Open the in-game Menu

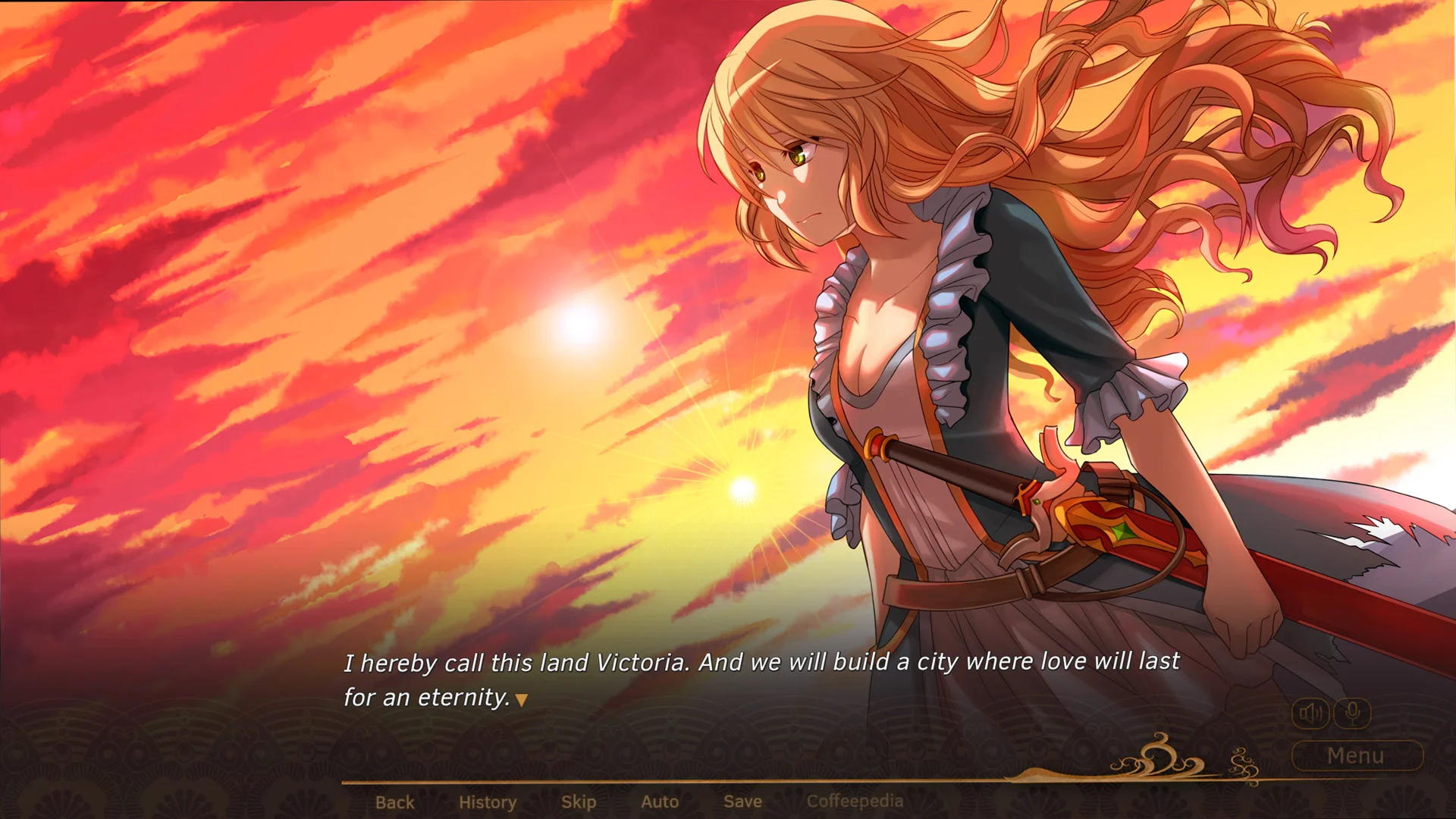coord(1356,755)
